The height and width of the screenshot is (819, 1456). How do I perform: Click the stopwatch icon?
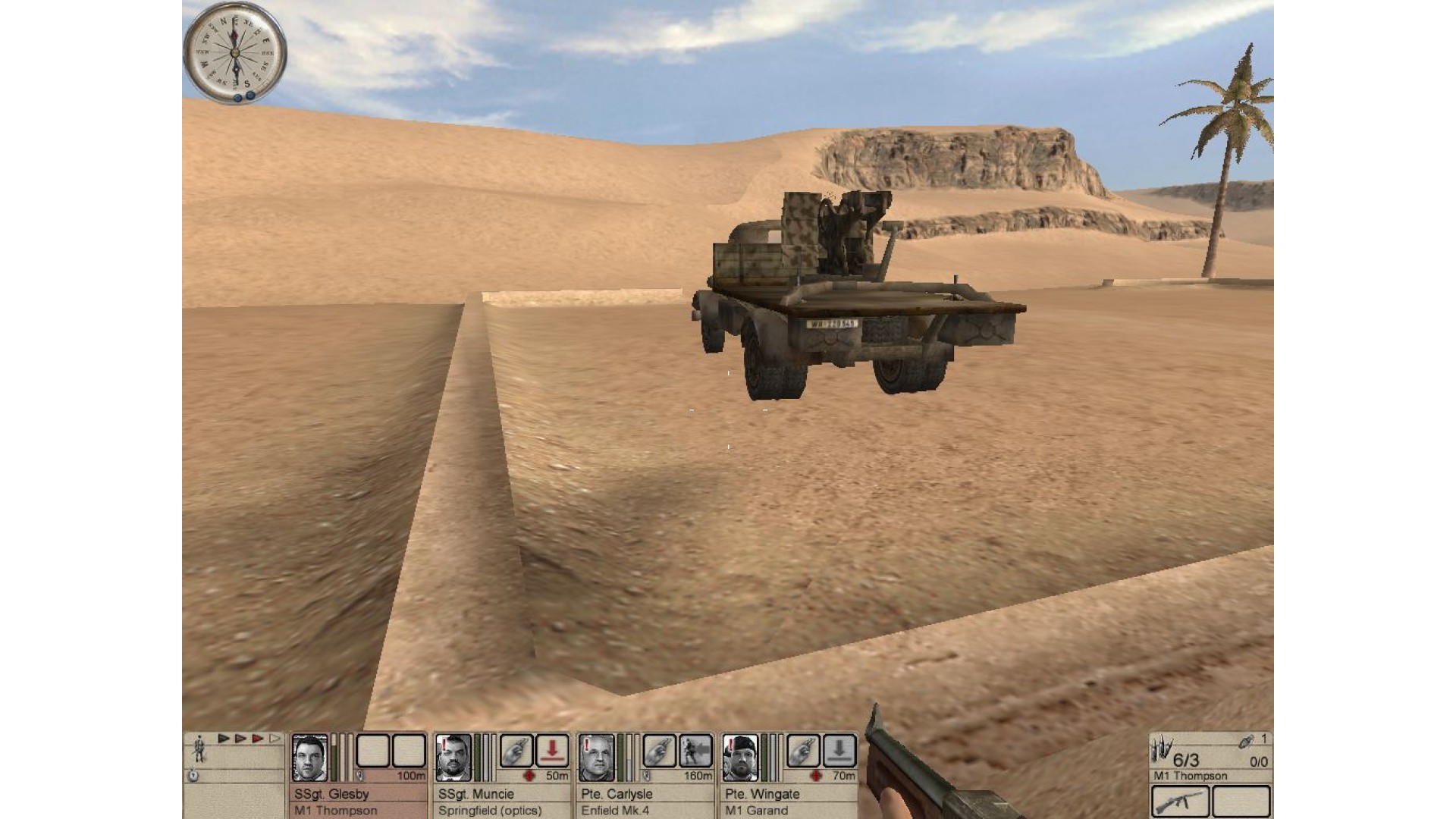193,776
